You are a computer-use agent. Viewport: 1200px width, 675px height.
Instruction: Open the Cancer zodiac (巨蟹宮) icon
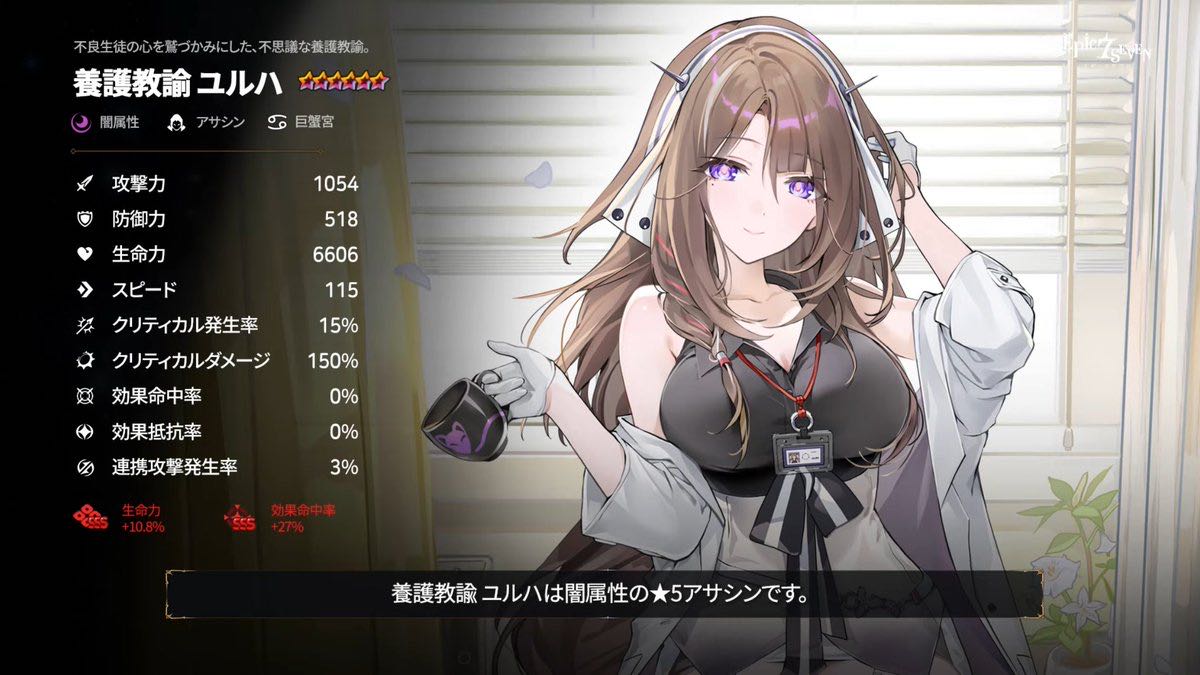[276, 123]
